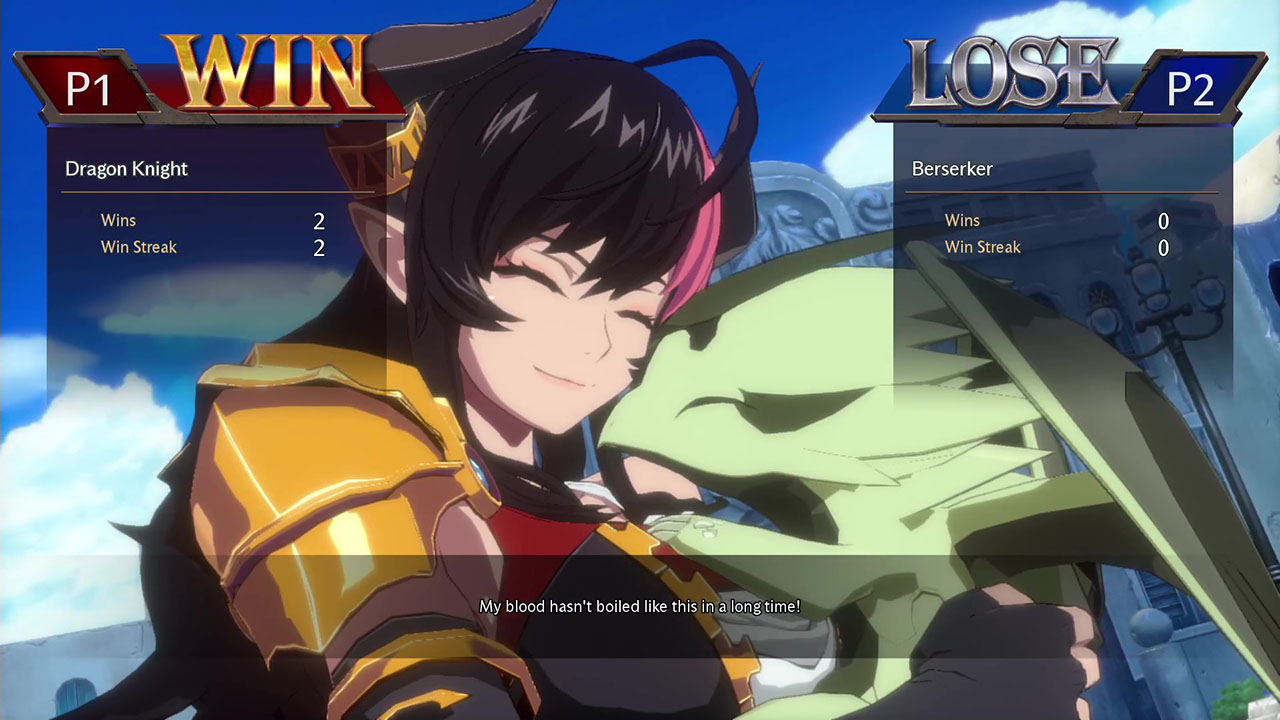The image size is (1280, 720).
Task: Click the Win Streak value showing 0
Action: click(1163, 247)
